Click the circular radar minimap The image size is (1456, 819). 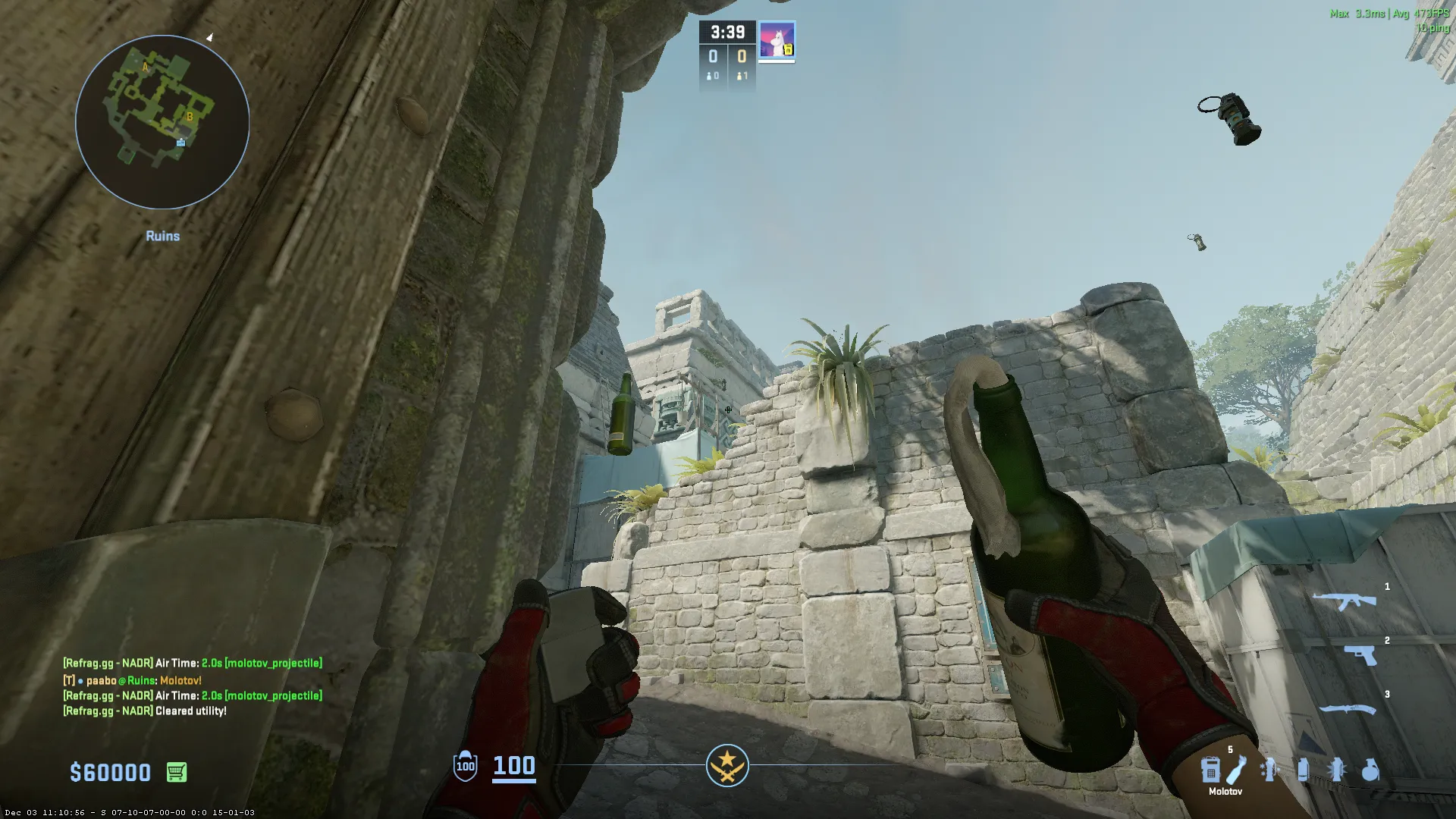tap(162, 122)
